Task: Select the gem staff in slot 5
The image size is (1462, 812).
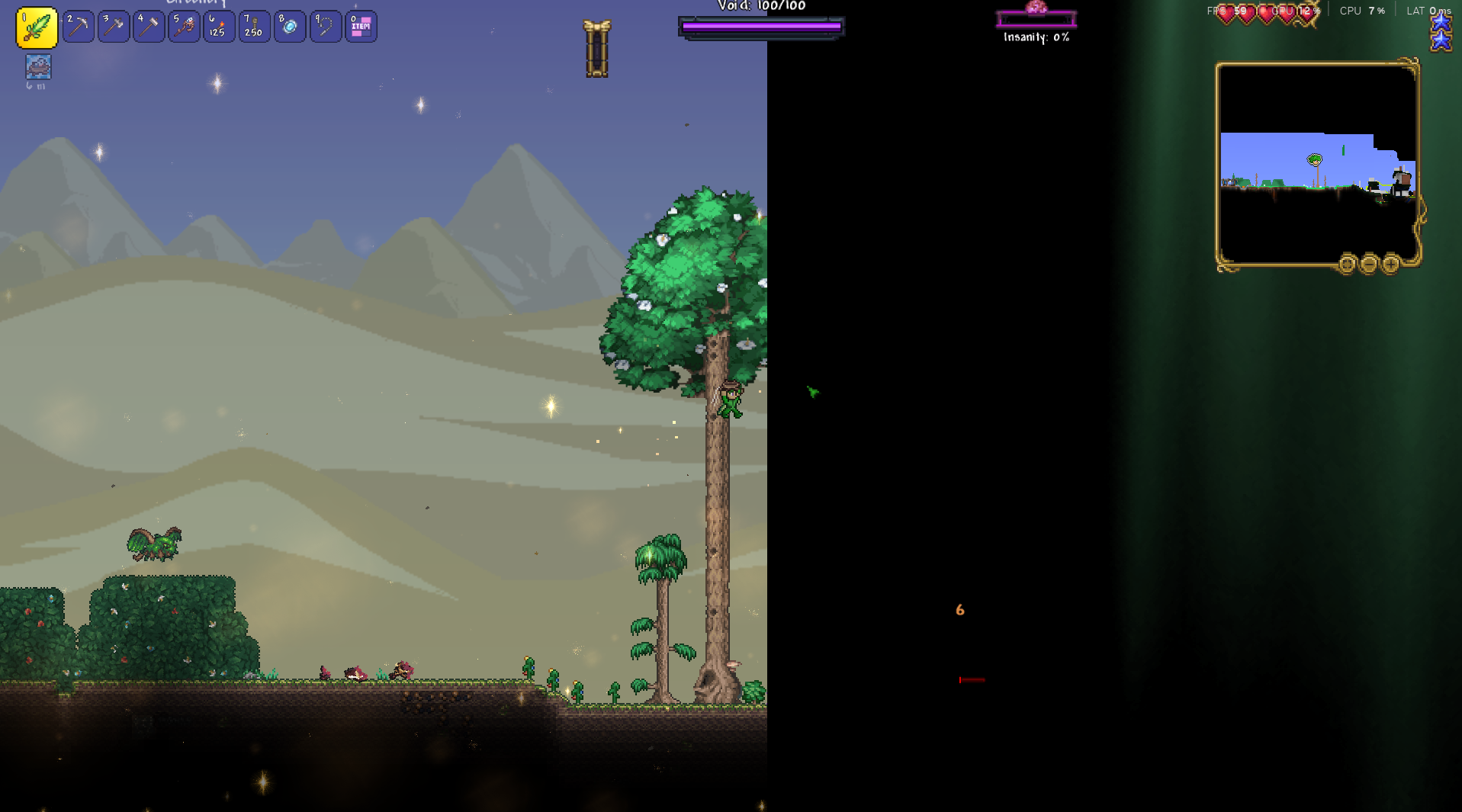Action: [x=184, y=27]
